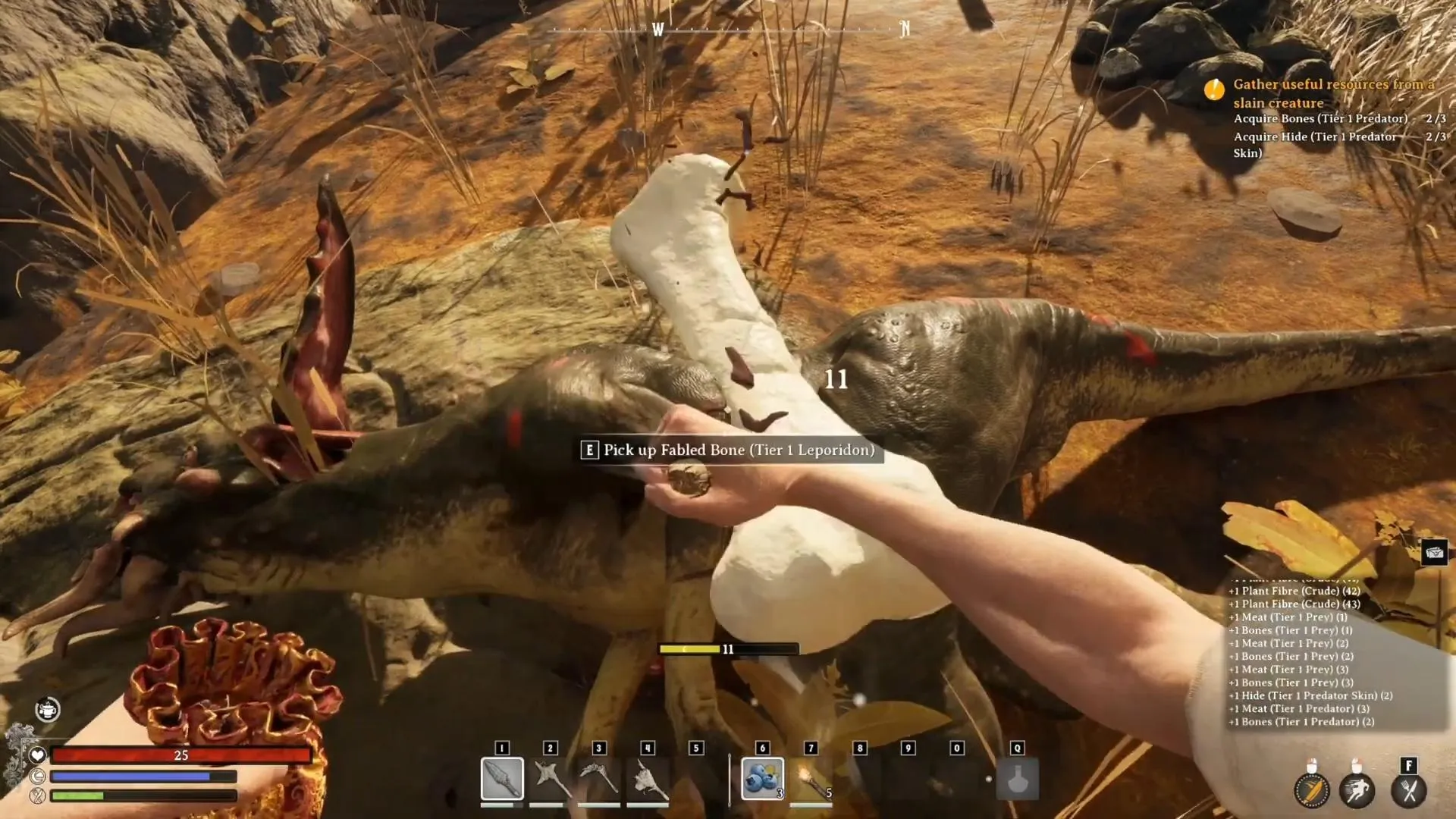Viewport: 1456px width, 819px height.
Task: Choose the pickaxe tool in hotbar slot 3
Action: (x=599, y=779)
